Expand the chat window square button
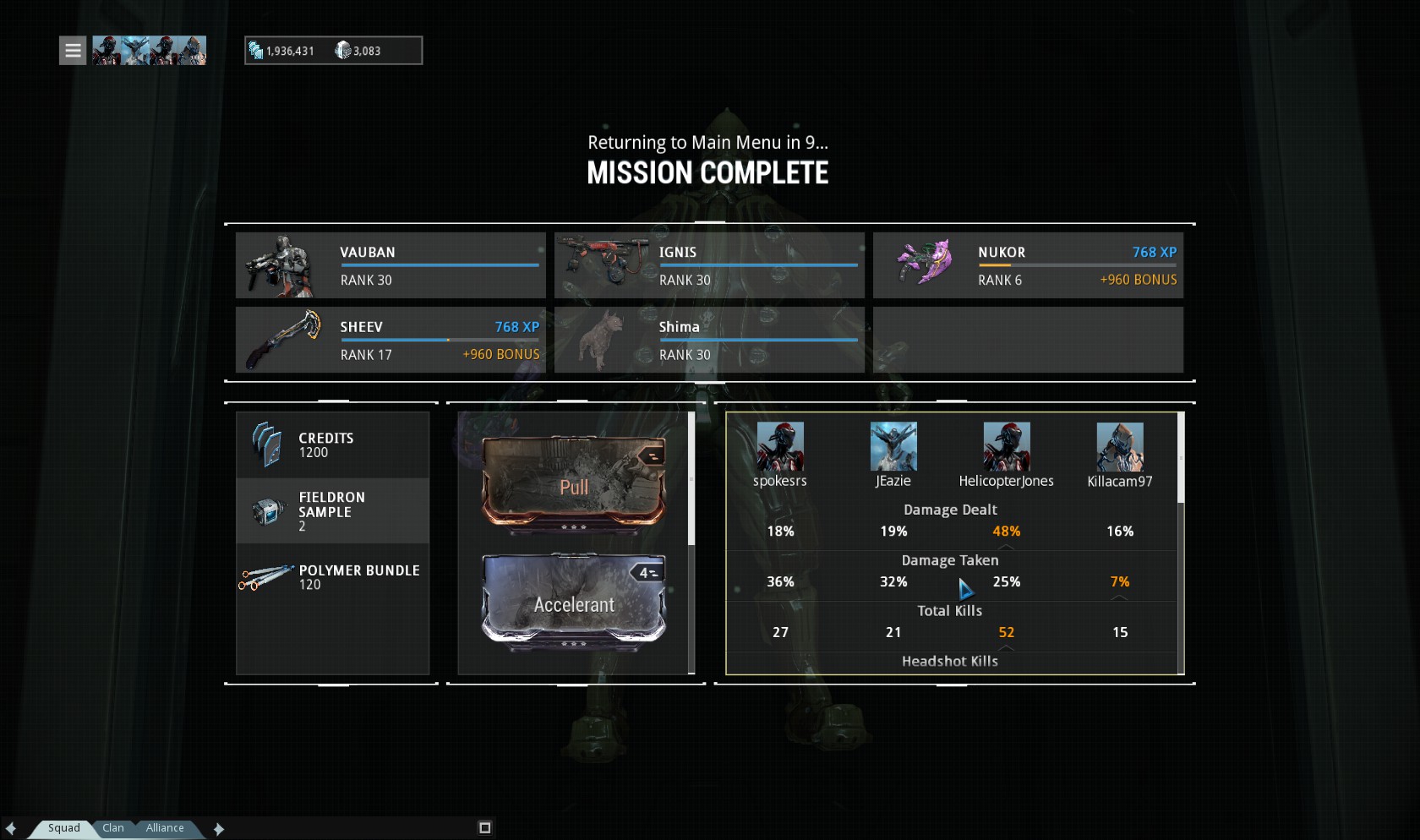This screenshot has width=1420, height=840. tap(484, 828)
